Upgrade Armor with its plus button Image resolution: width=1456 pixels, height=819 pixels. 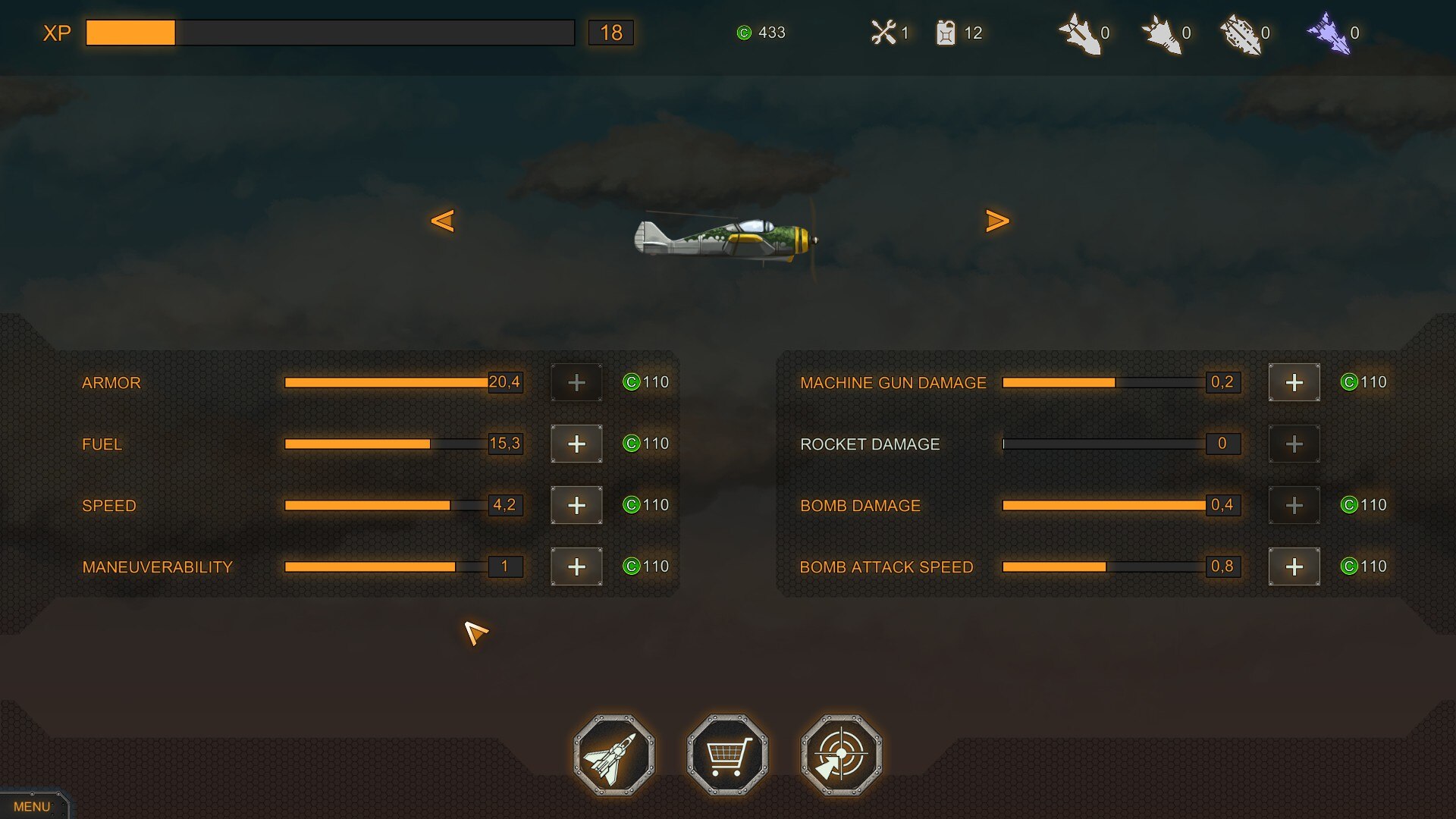click(x=576, y=382)
